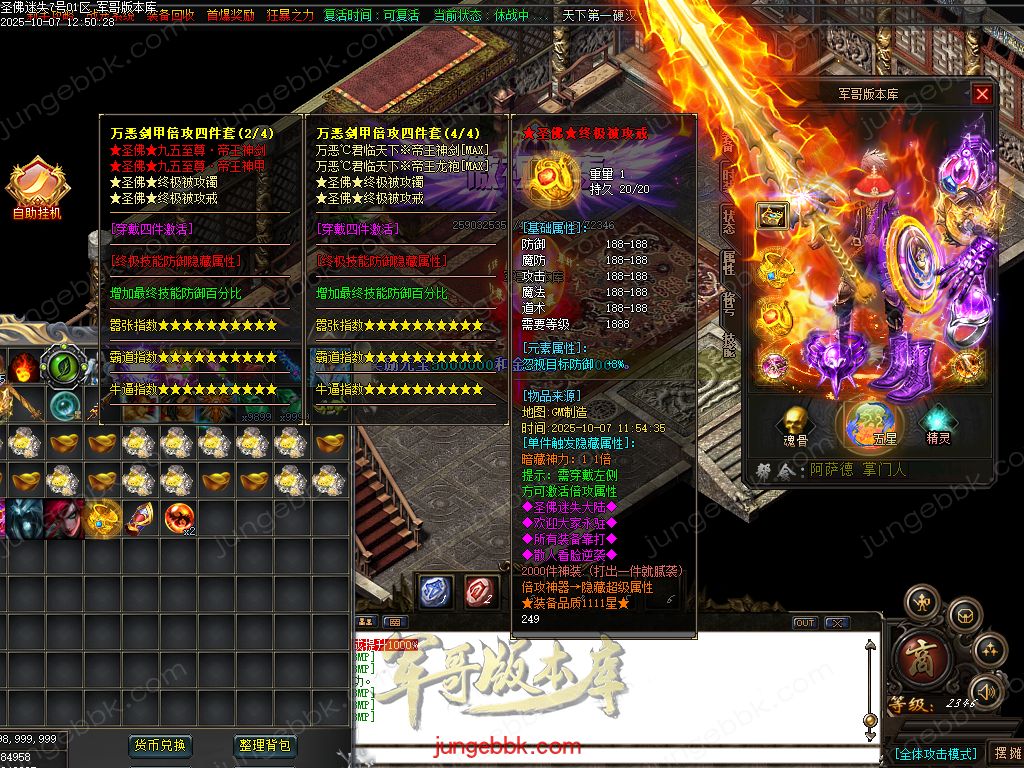Change the 全体攻击模式 attack mode
This screenshot has height=768, width=1024.
(935, 753)
